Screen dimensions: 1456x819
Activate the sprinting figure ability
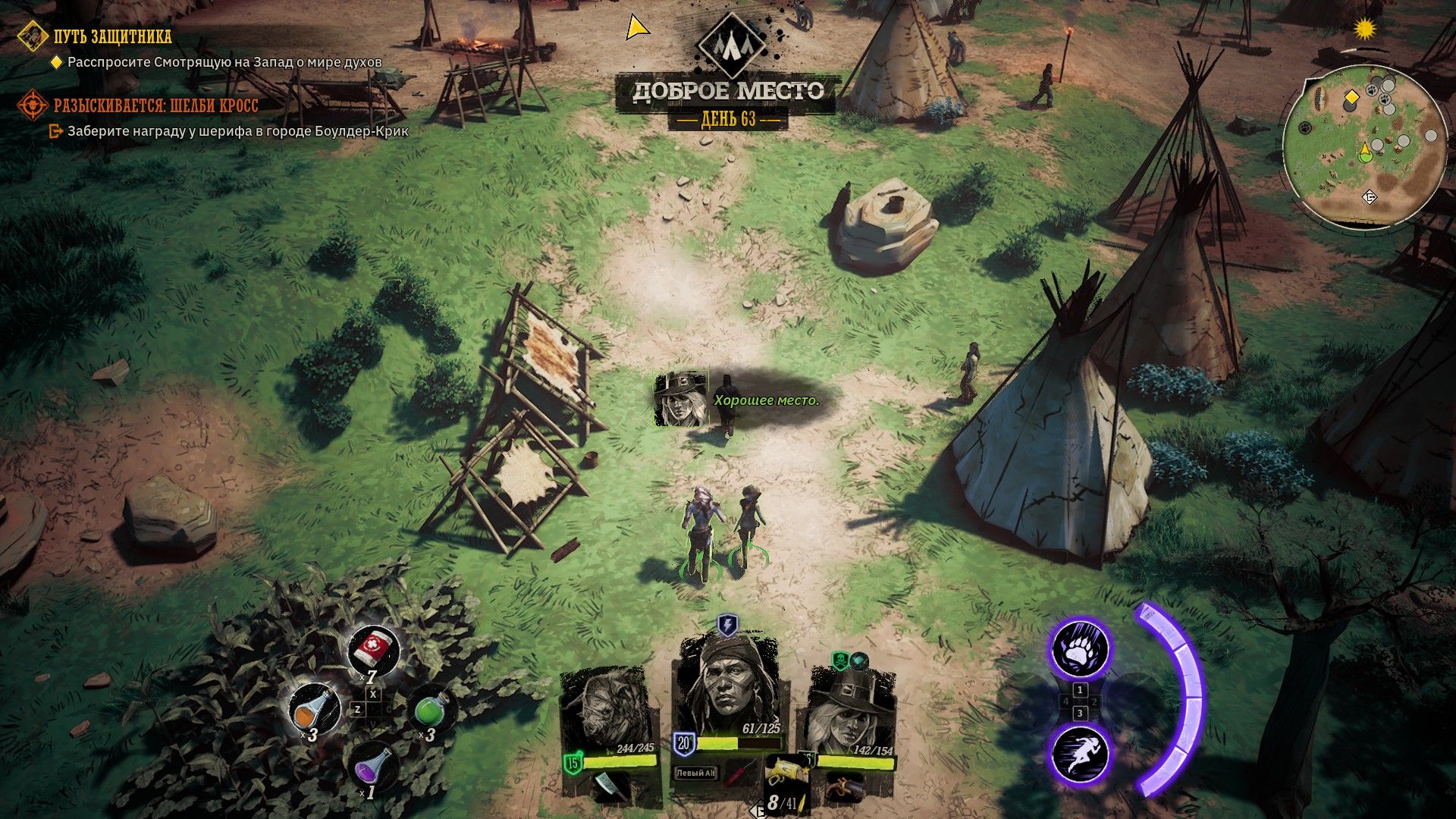(1079, 755)
